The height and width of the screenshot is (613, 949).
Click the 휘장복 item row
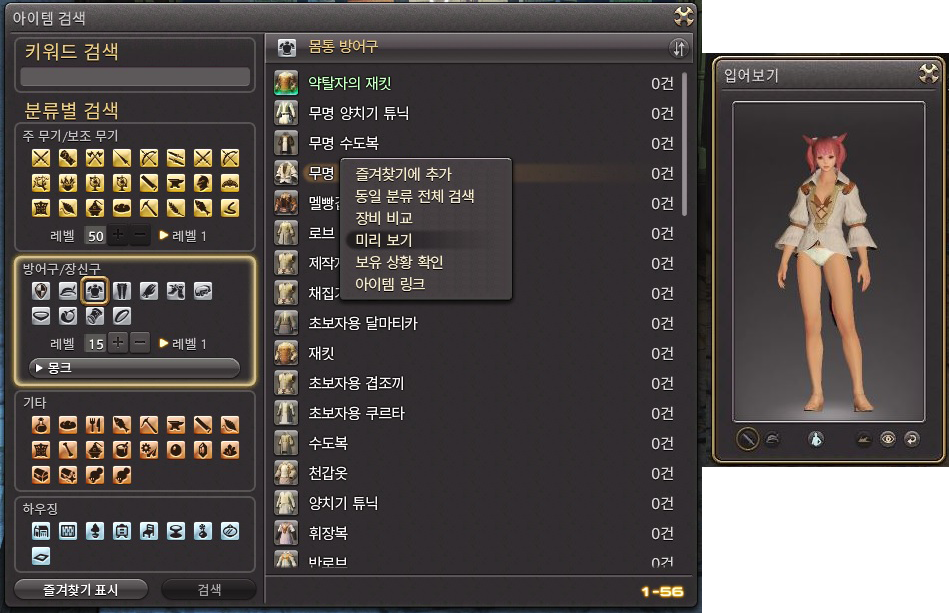(328, 533)
